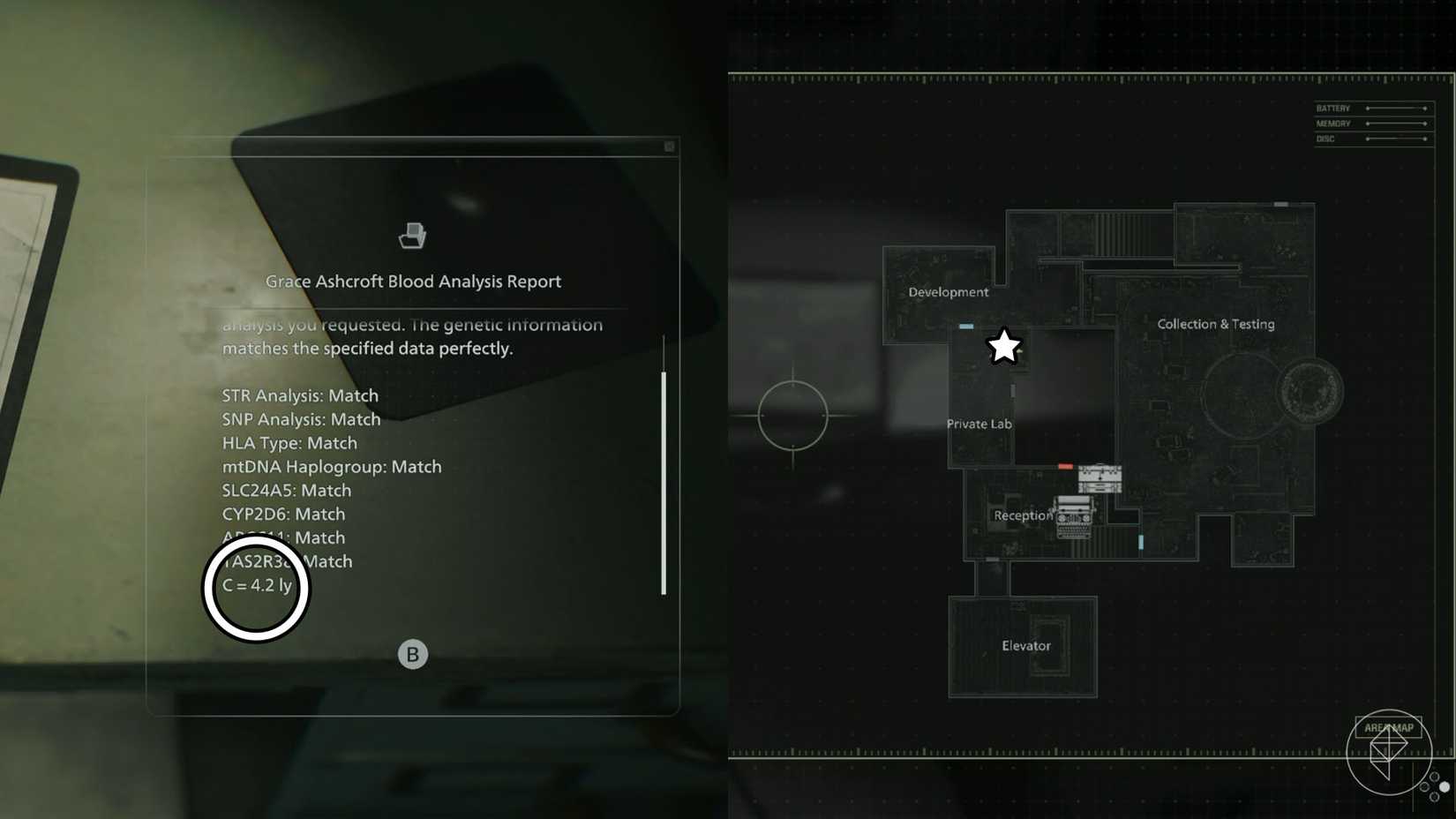Viewport: 1456px width, 819px height.
Task: Click the MEMORY gauge indicator
Action: click(1397, 124)
